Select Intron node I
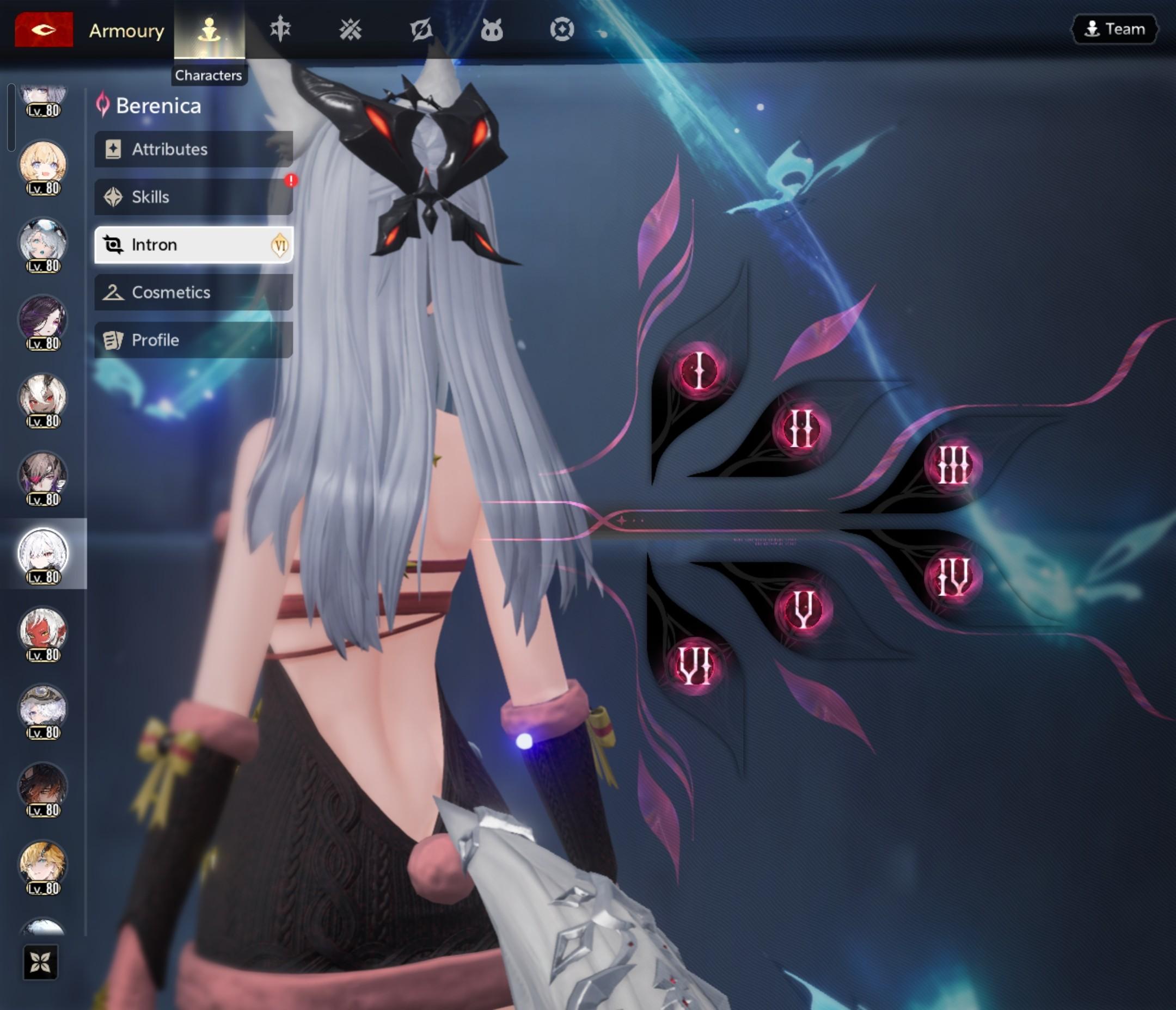The height and width of the screenshot is (1010, 1176). click(x=699, y=370)
